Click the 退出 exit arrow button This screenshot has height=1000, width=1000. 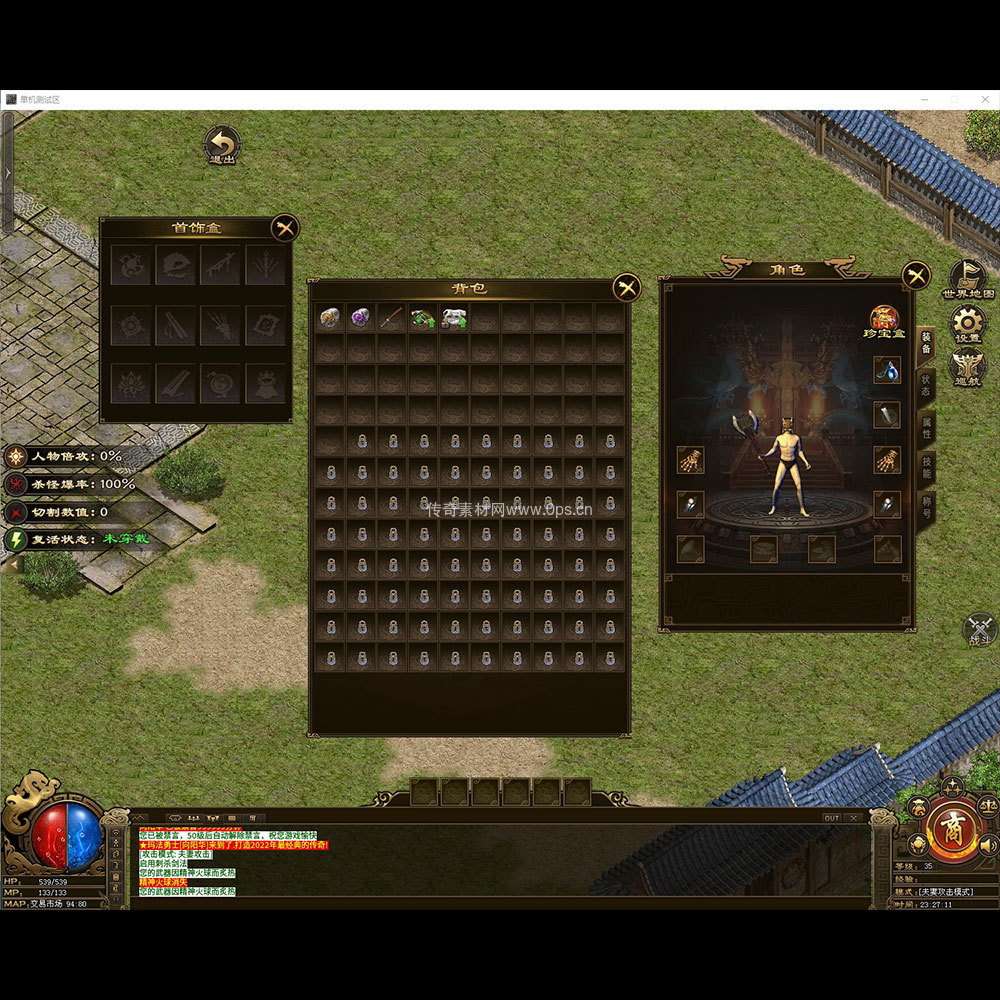point(221,145)
